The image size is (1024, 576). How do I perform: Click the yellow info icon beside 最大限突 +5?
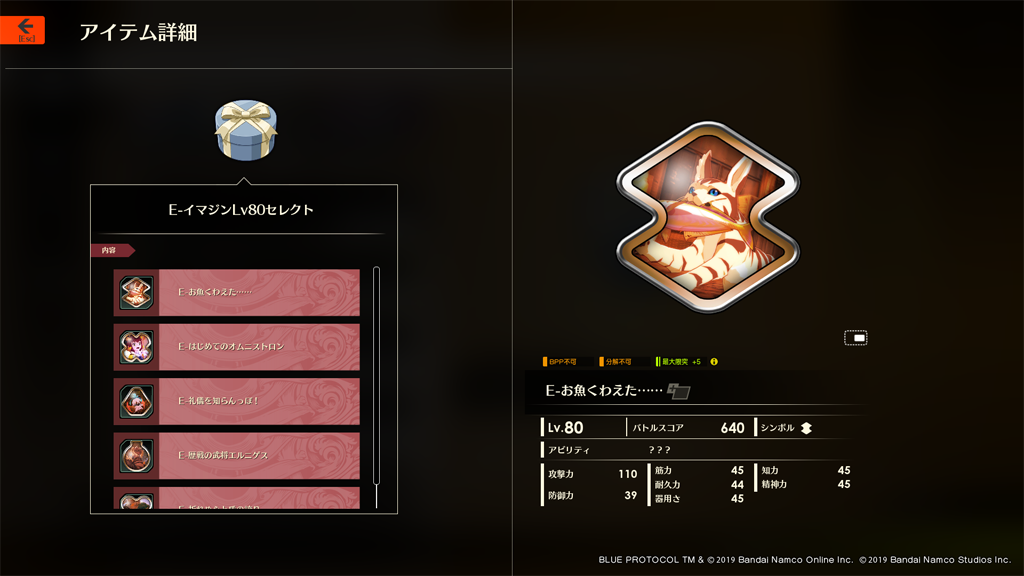coord(714,362)
